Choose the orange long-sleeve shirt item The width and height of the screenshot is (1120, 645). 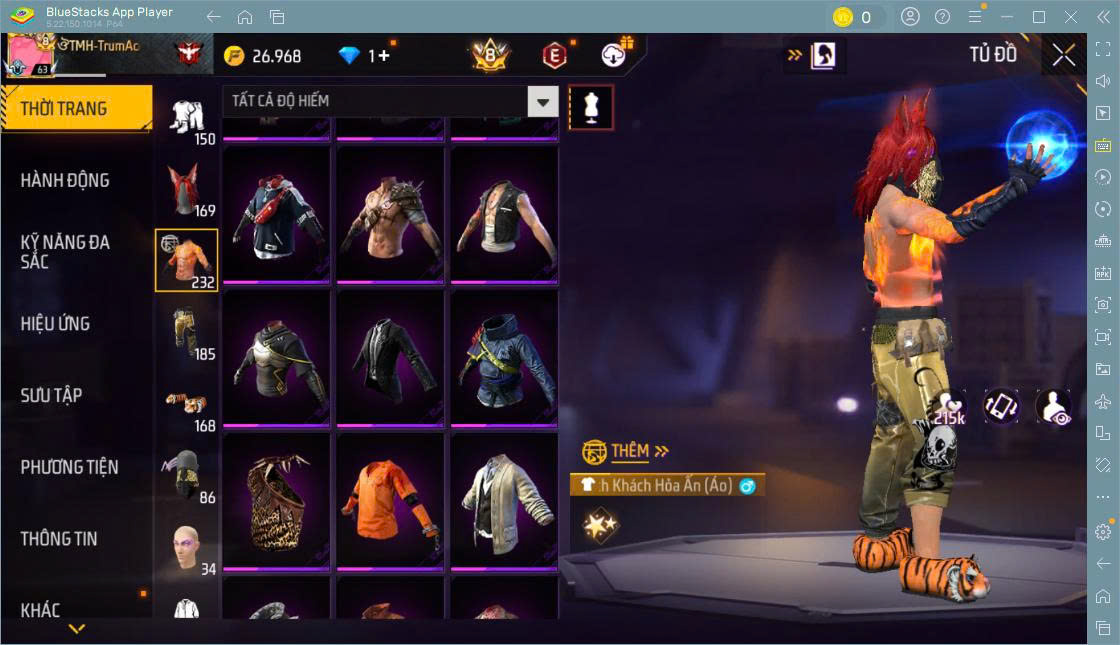point(390,500)
